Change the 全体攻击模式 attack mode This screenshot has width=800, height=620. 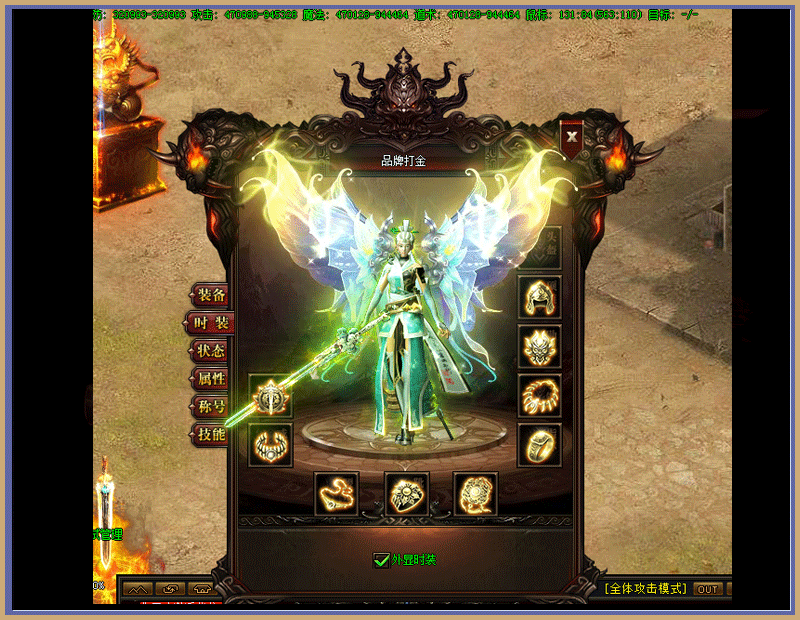click(646, 589)
